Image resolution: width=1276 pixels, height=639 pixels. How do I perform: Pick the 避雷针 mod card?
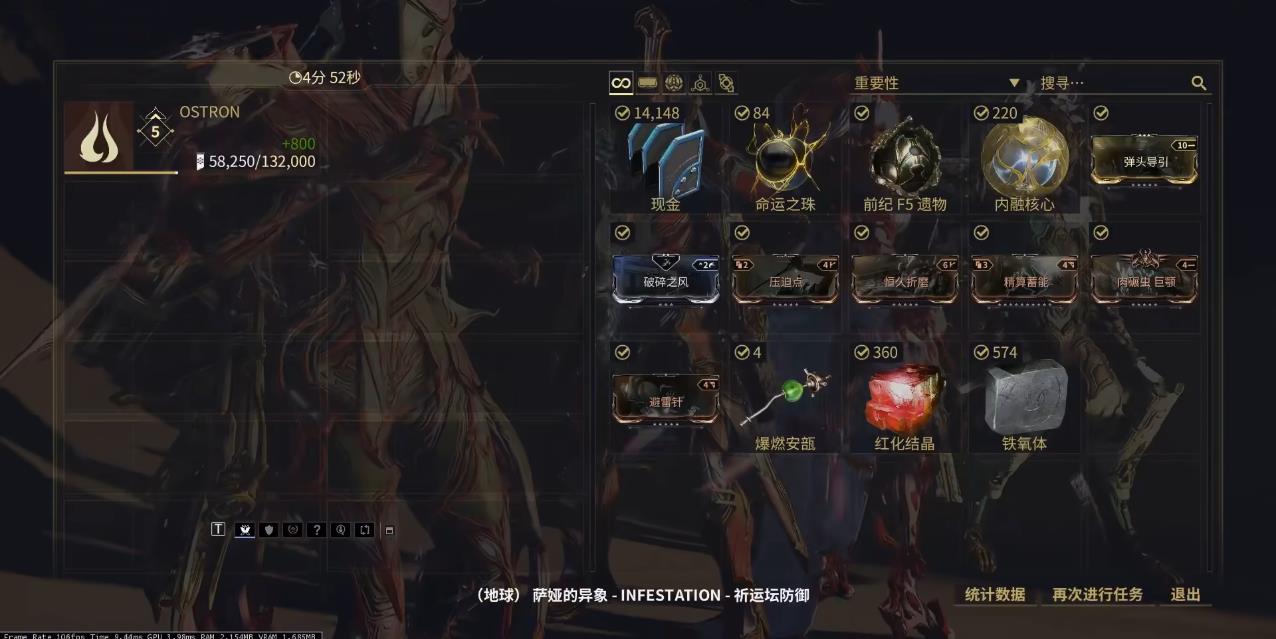pos(665,400)
